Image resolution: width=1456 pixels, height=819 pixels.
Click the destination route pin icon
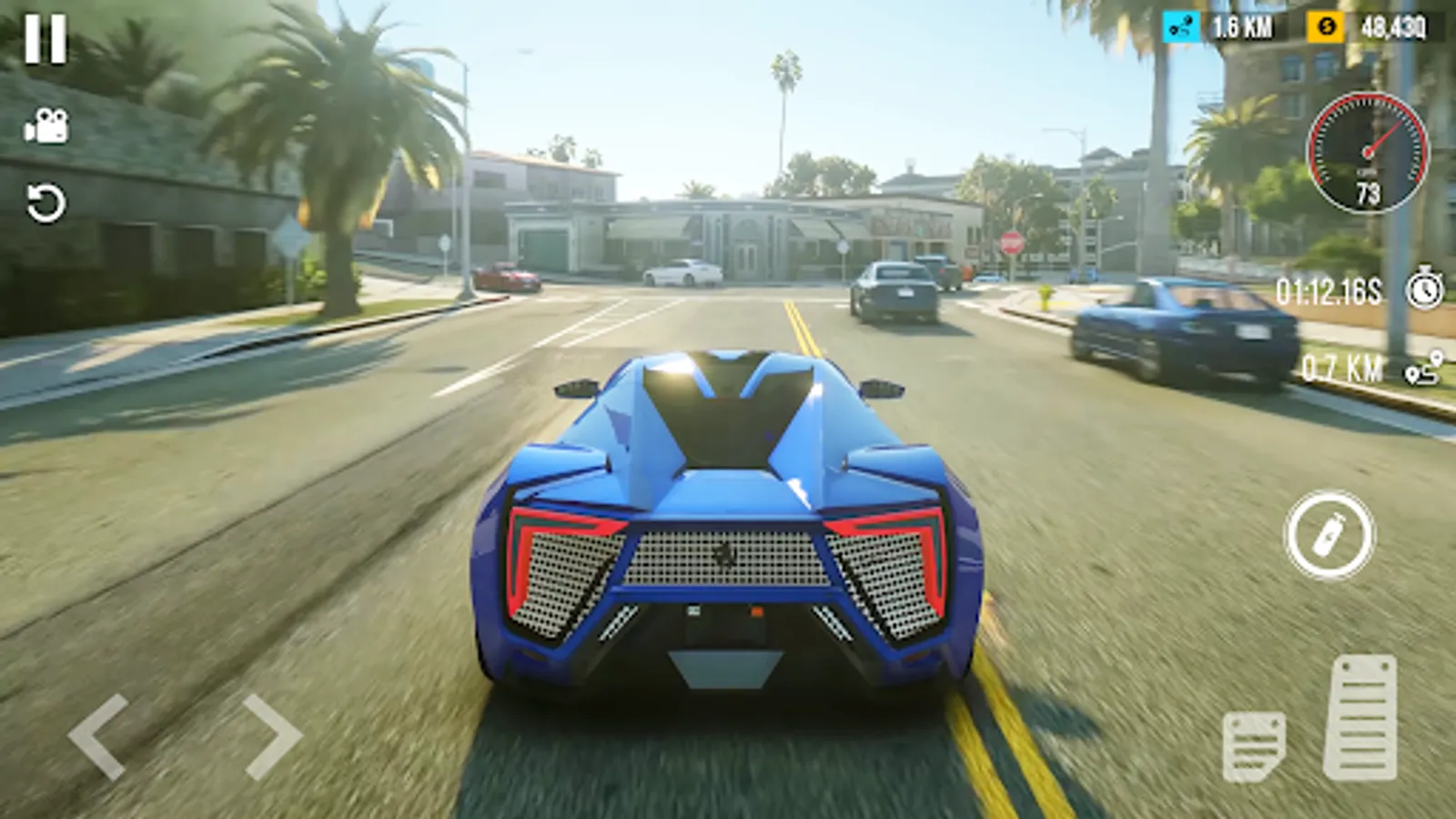pyautogui.click(x=1421, y=366)
